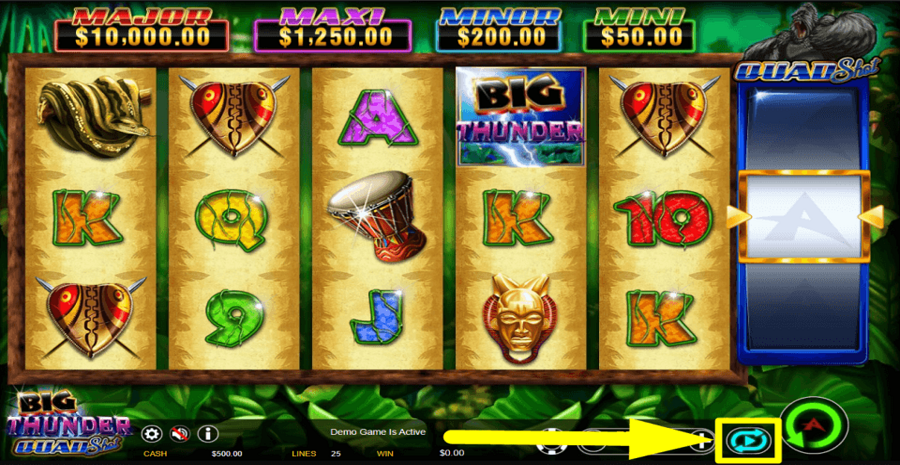Increase the bet with plus button
The height and width of the screenshot is (465, 900).
[704, 440]
